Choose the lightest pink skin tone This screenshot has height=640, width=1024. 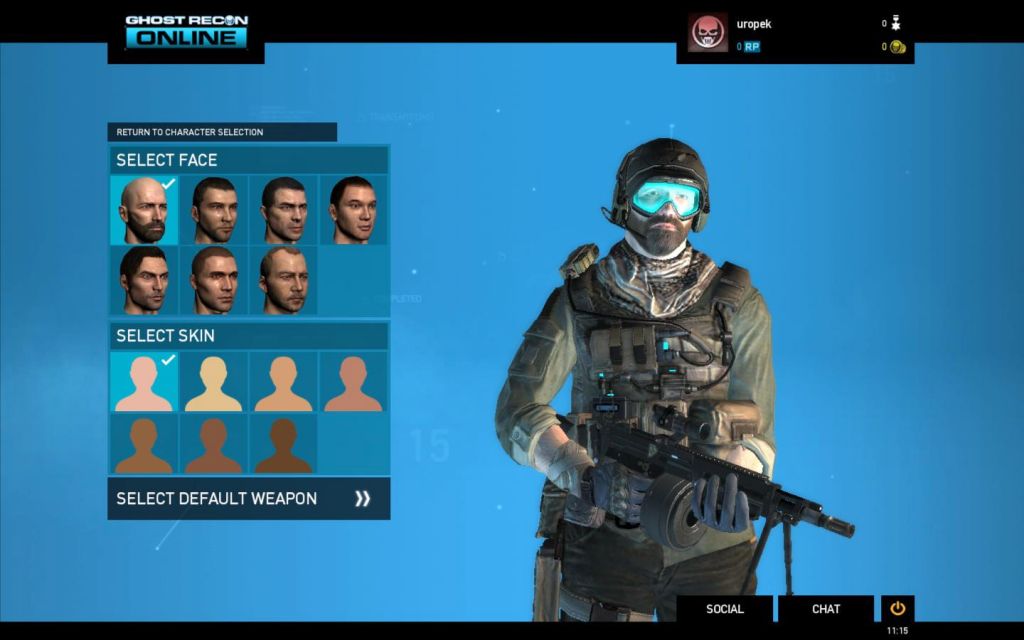tap(144, 382)
